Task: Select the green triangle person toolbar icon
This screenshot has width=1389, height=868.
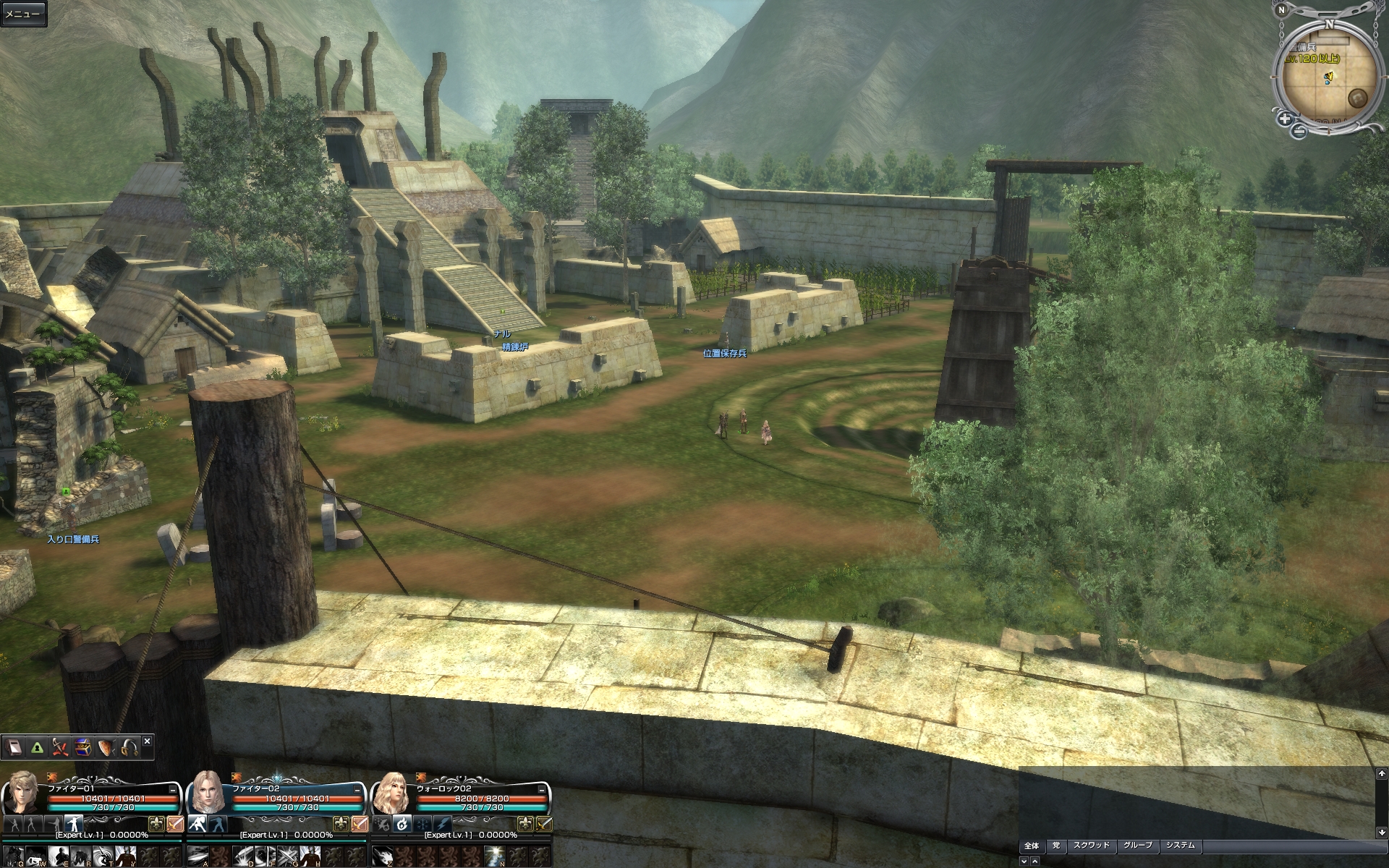Action: click(x=37, y=747)
